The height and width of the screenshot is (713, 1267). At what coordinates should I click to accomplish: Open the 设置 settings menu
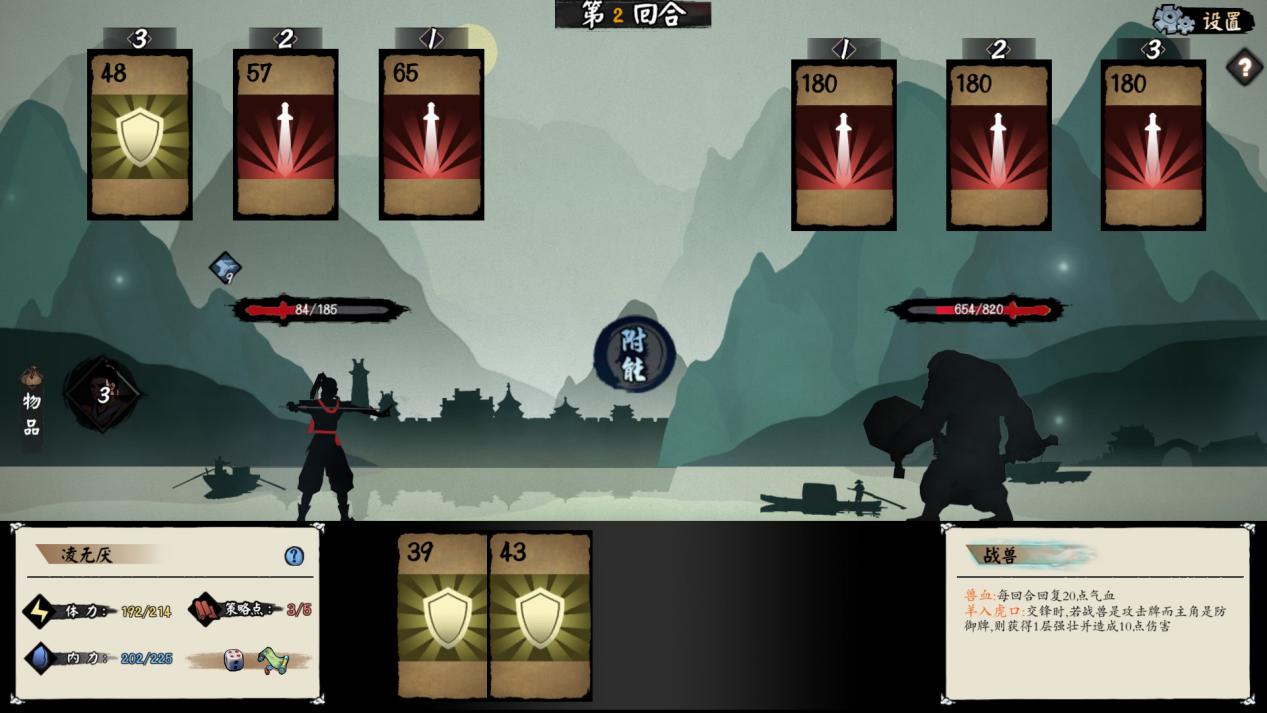(1204, 20)
